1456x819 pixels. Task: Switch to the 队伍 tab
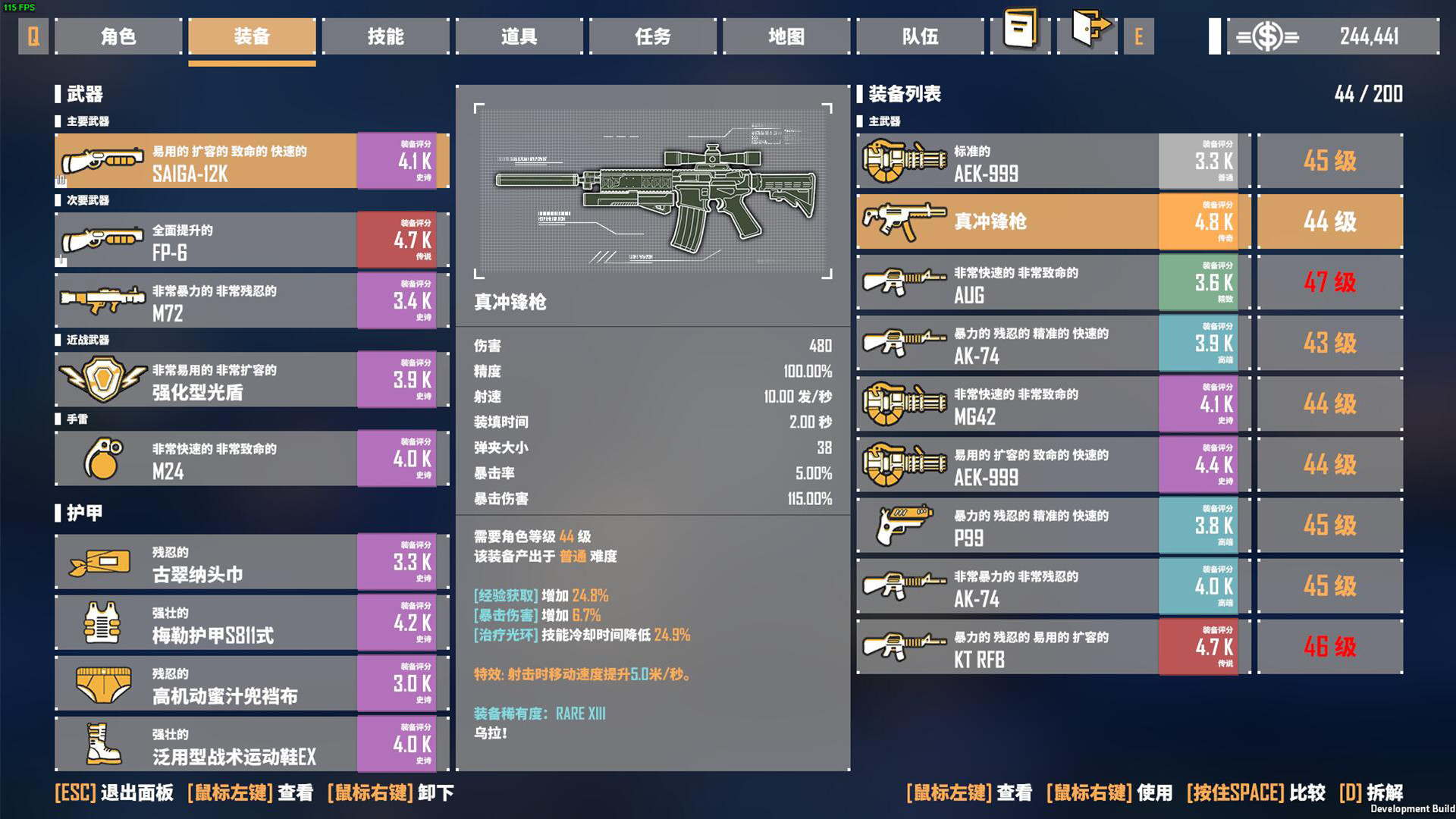pos(918,36)
